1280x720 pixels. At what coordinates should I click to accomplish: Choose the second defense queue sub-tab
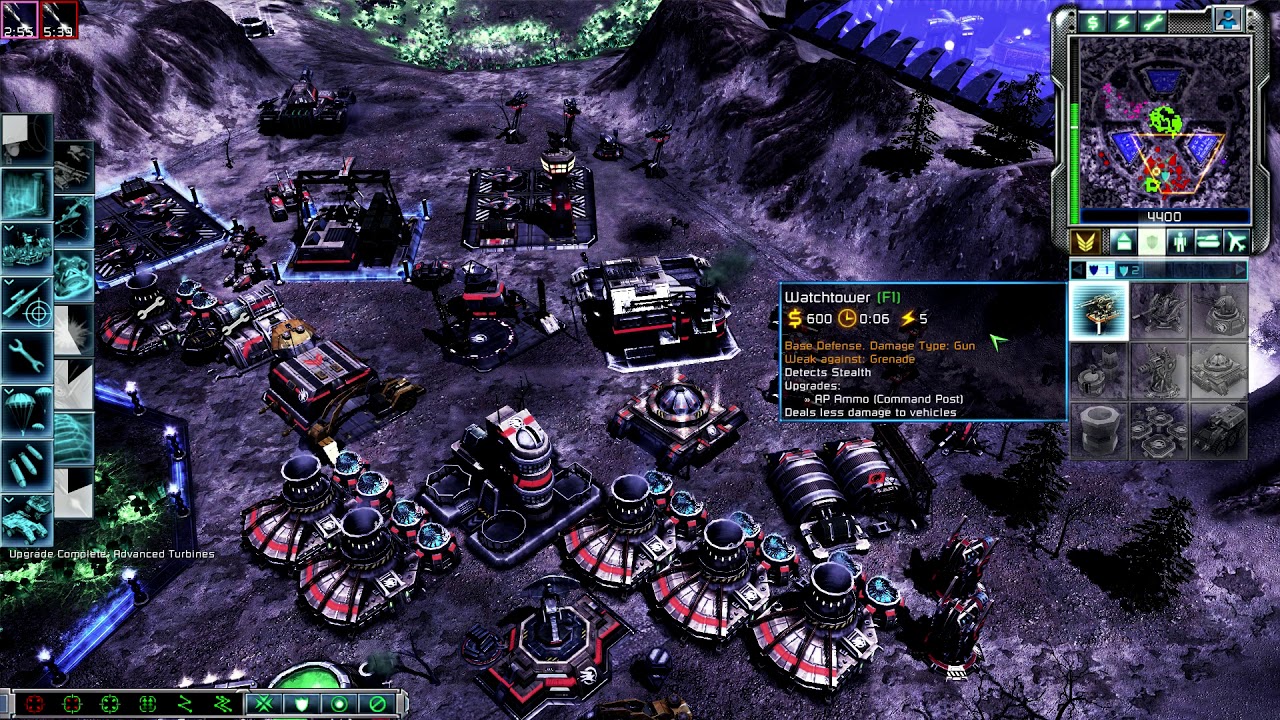1129,270
